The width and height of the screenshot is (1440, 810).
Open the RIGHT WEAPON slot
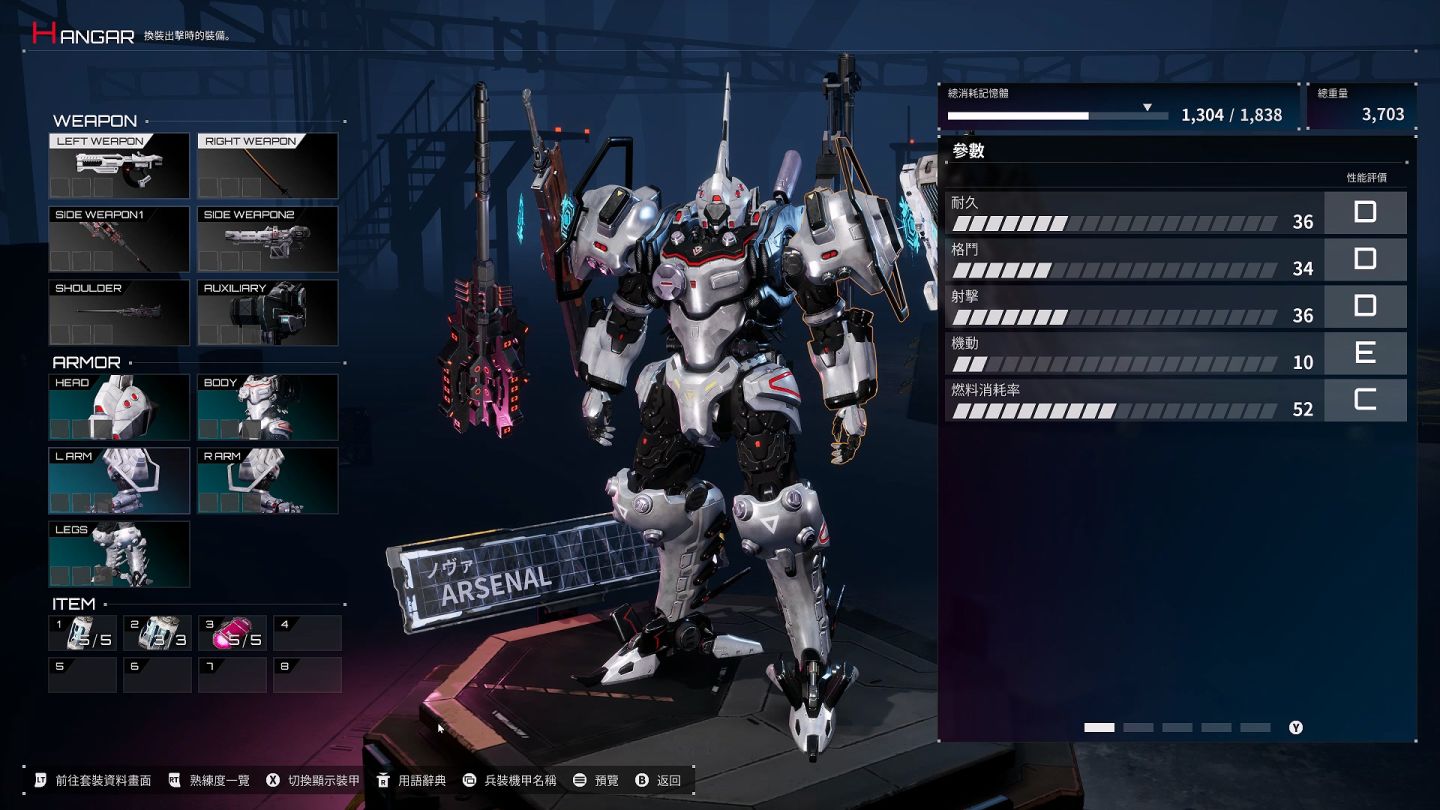point(267,166)
